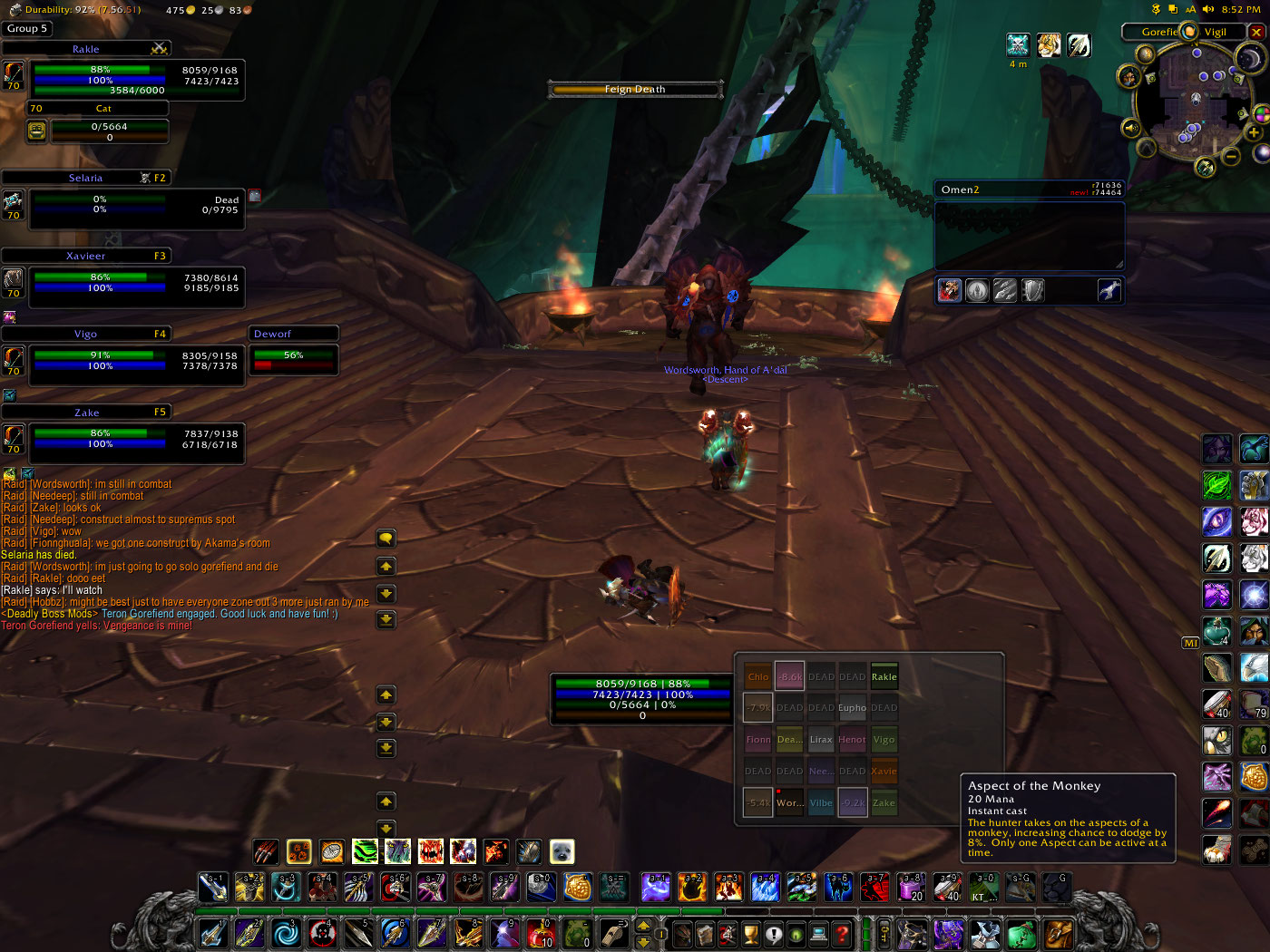1270x952 pixels.
Task: Toggle the sound speaker icon by the clock
Action: [x=1208, y=9]
